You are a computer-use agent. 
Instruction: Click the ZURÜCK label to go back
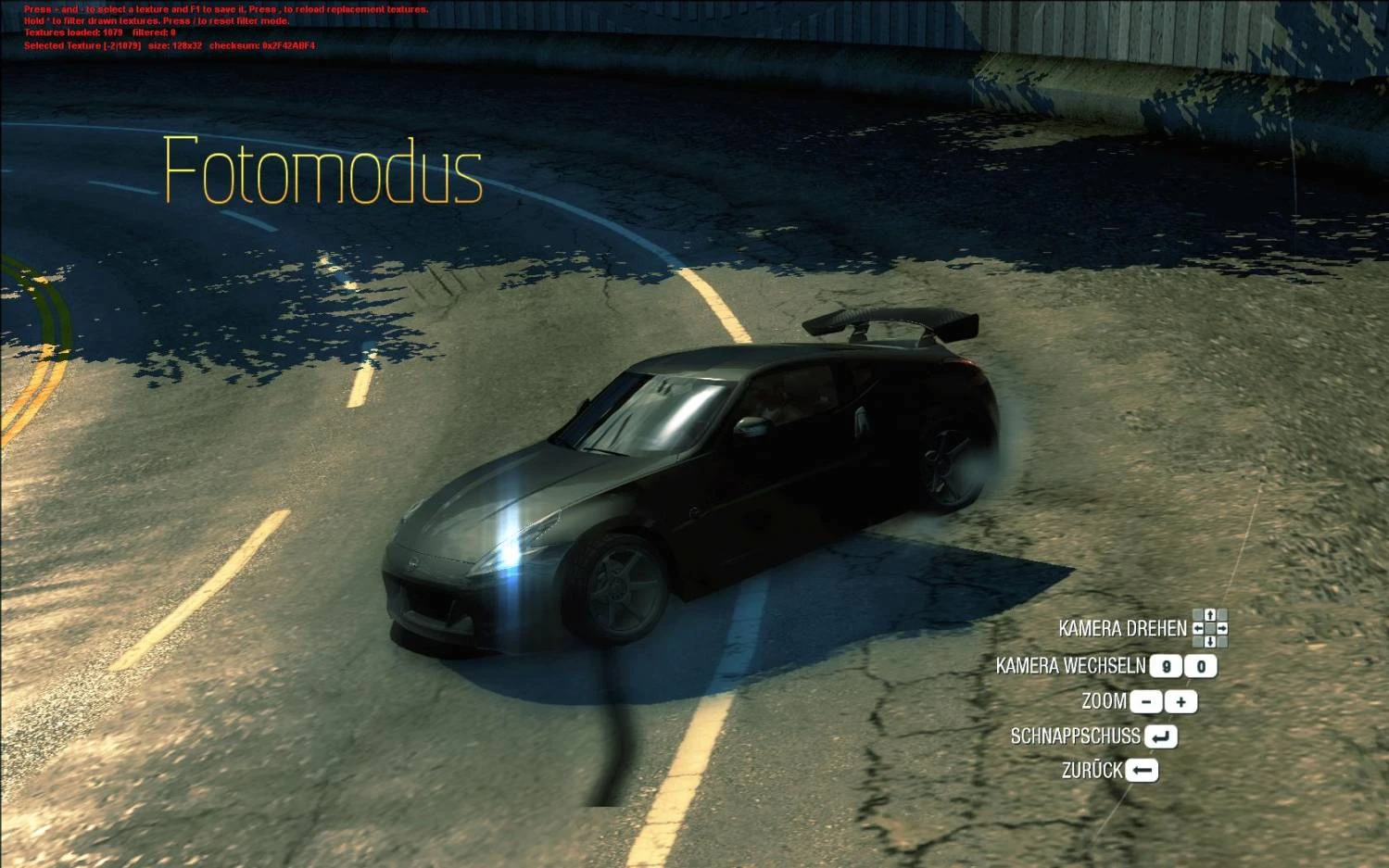1091,769
